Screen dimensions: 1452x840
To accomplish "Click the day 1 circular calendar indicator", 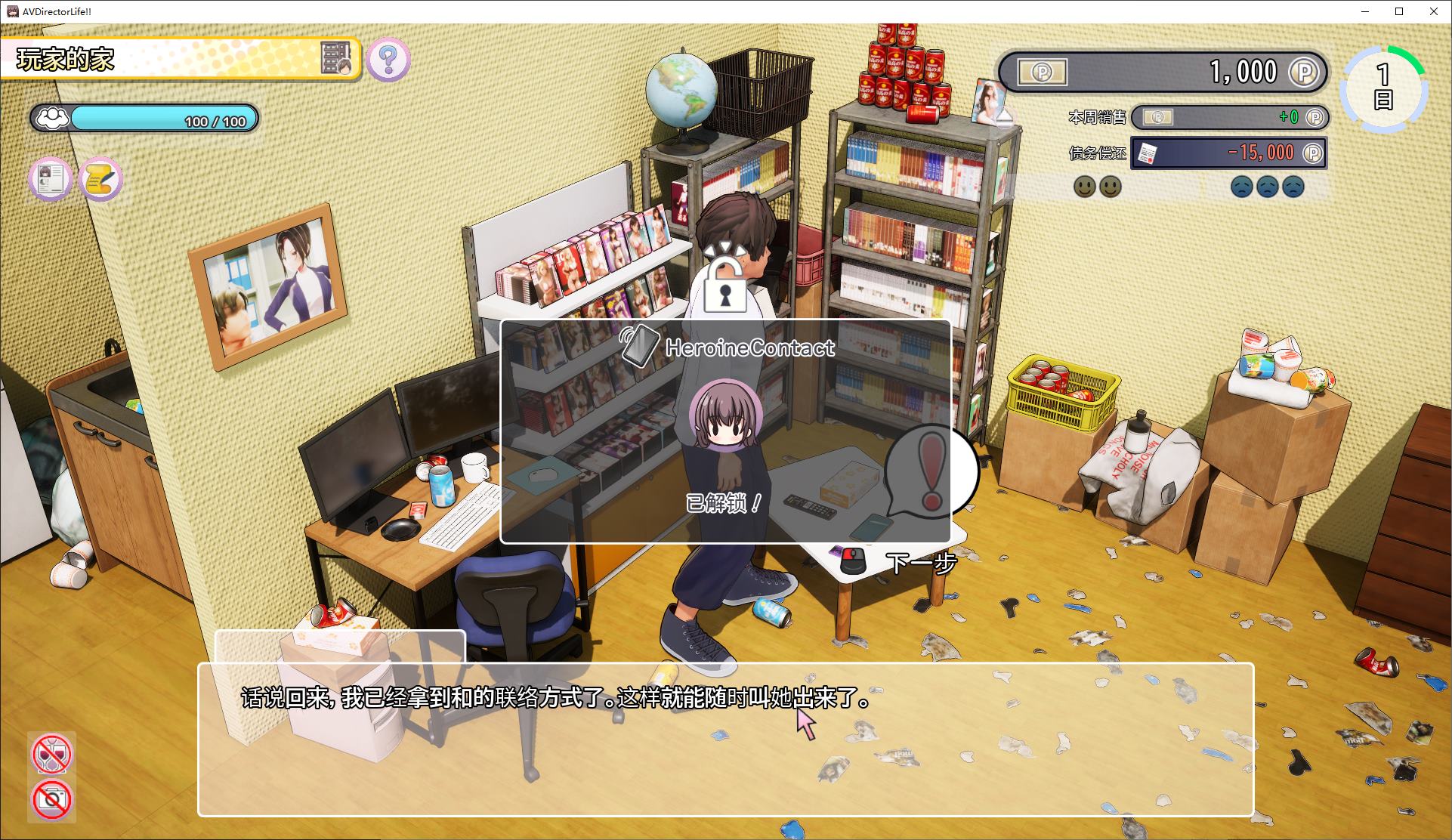I will pyautogui.click(x=1384, y=85).
